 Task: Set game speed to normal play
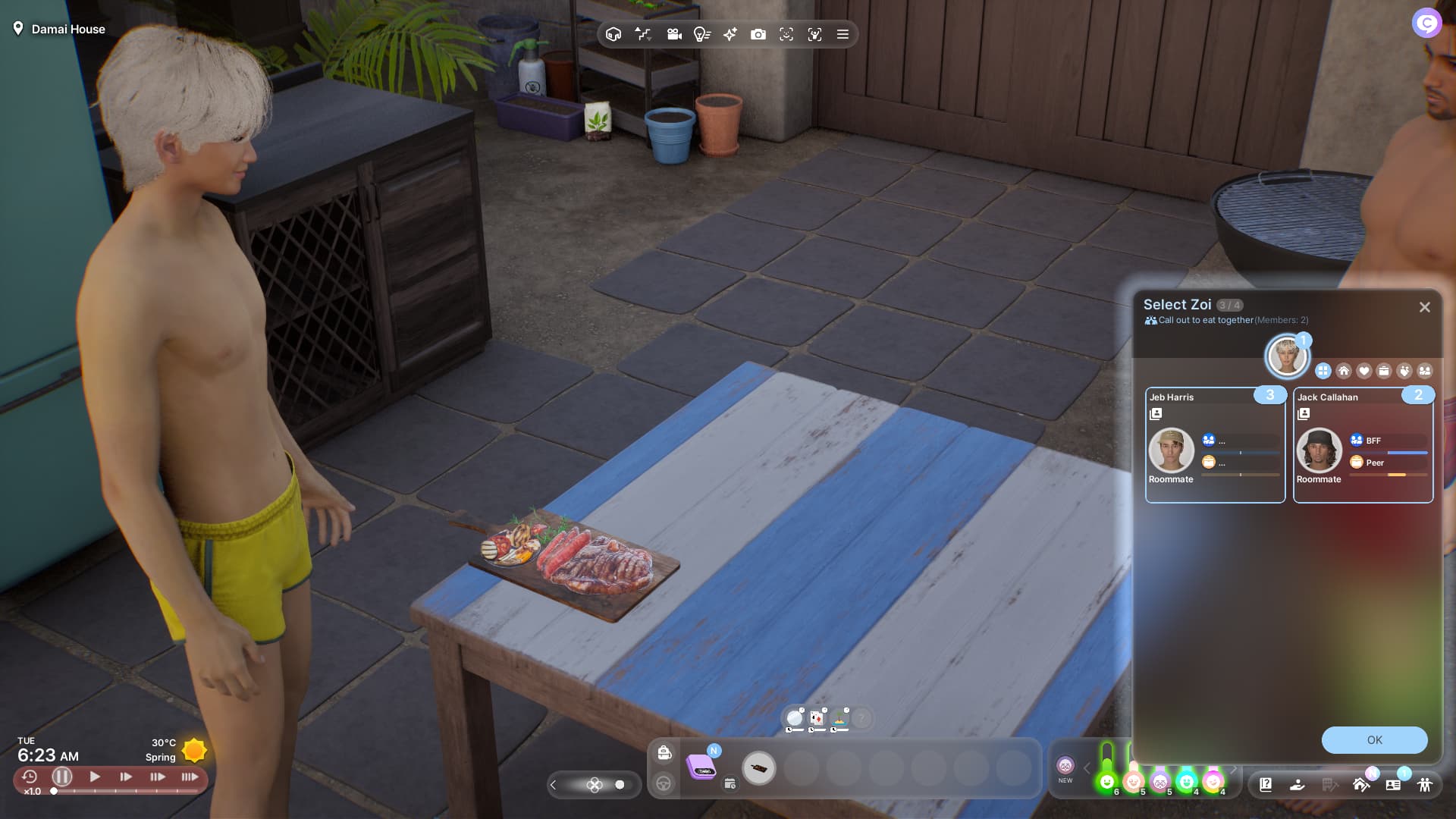(x=95, y=777)
